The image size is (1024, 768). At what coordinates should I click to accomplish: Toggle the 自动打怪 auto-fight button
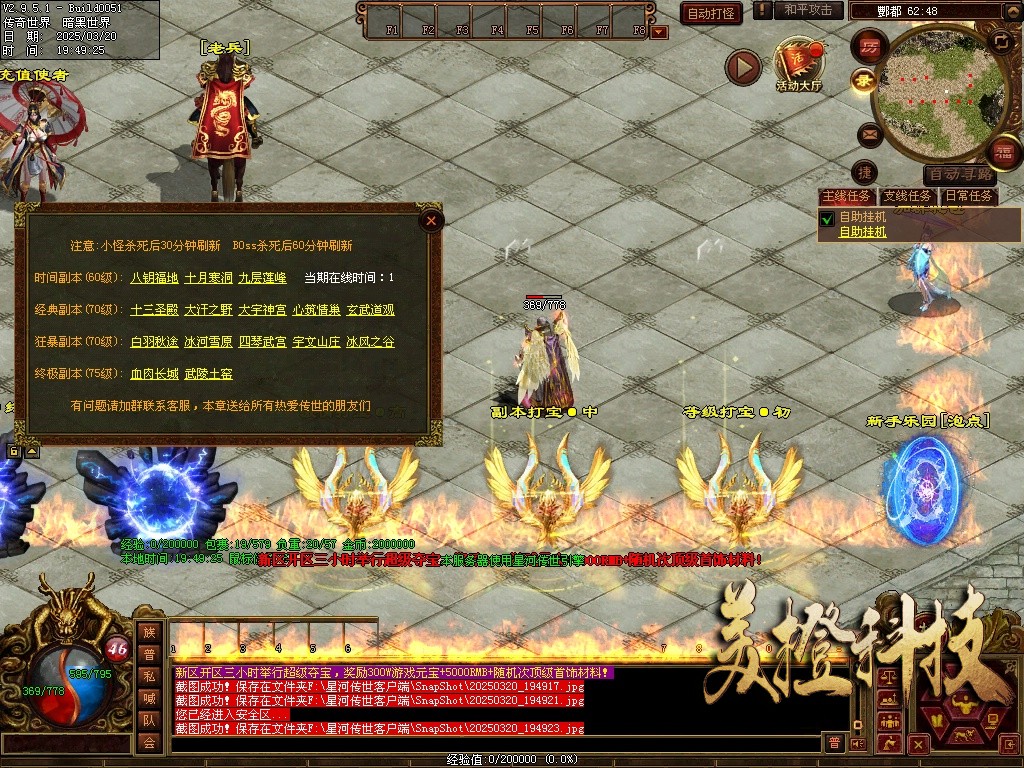click(711, 13)
